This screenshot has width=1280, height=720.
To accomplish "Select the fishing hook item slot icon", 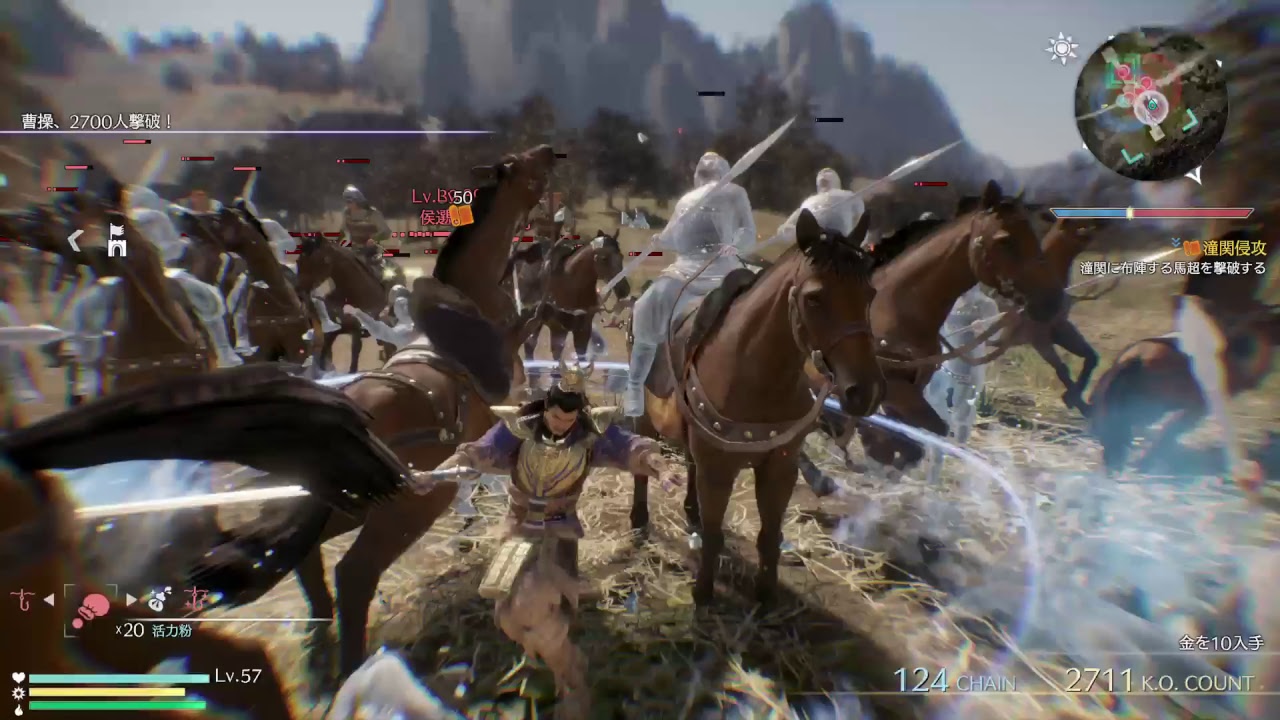I will [x=20, y=598].
